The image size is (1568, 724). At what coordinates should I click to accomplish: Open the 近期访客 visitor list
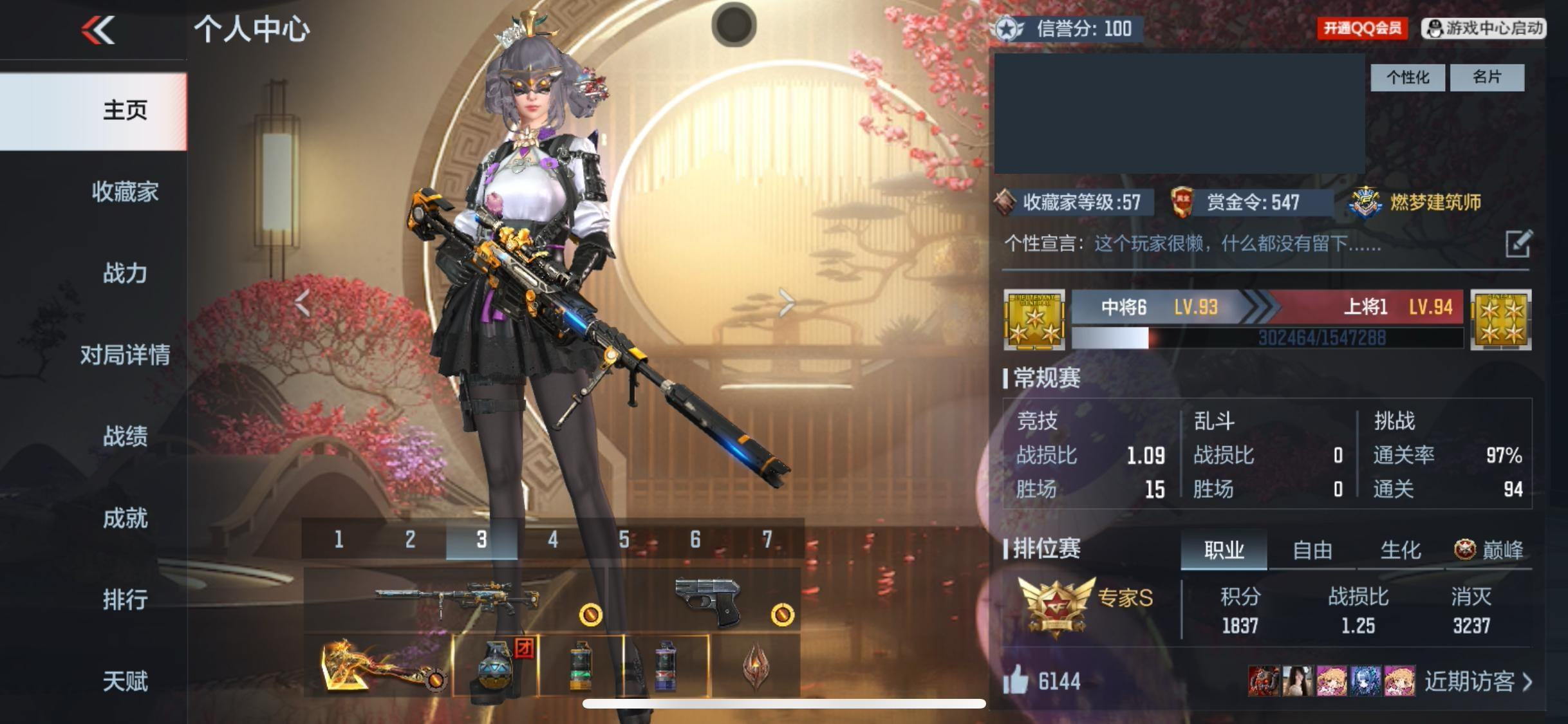point(1477,681)
